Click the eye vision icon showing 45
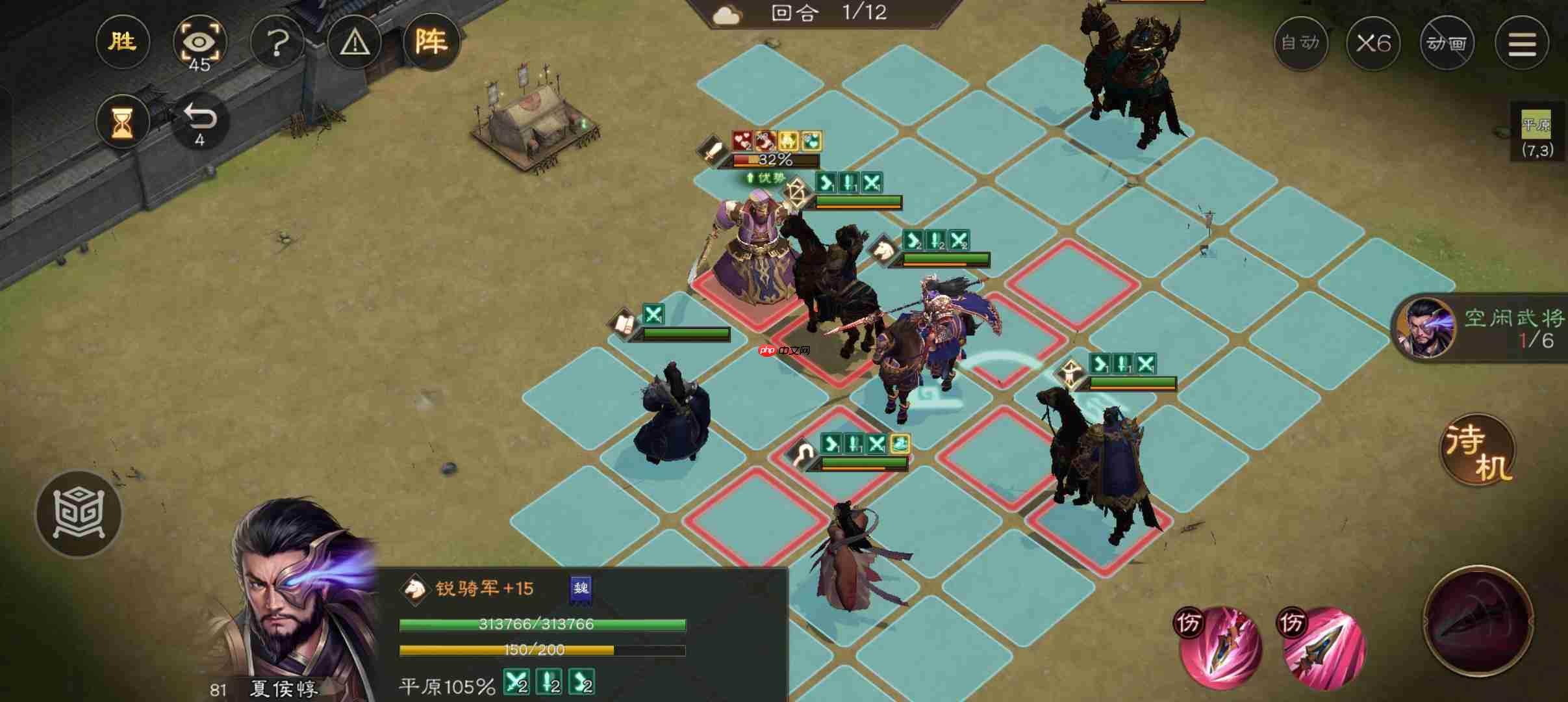The image size is (1568, 702). tap(199, 42)
